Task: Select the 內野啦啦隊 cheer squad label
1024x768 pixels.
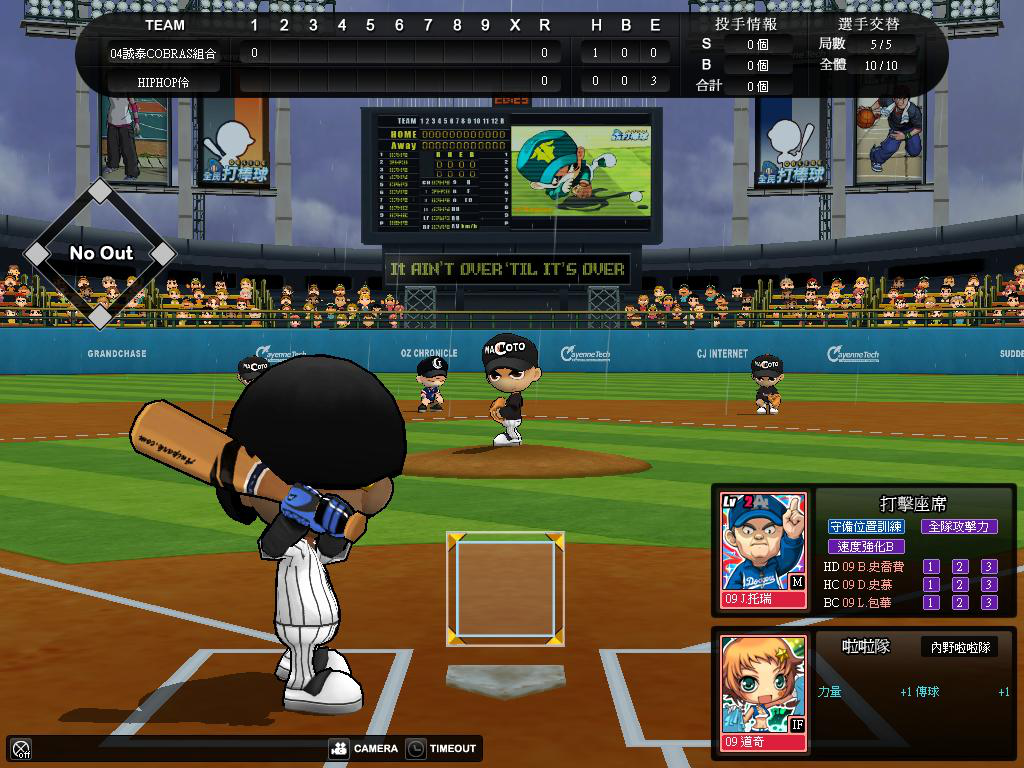Action: point(959,647)
